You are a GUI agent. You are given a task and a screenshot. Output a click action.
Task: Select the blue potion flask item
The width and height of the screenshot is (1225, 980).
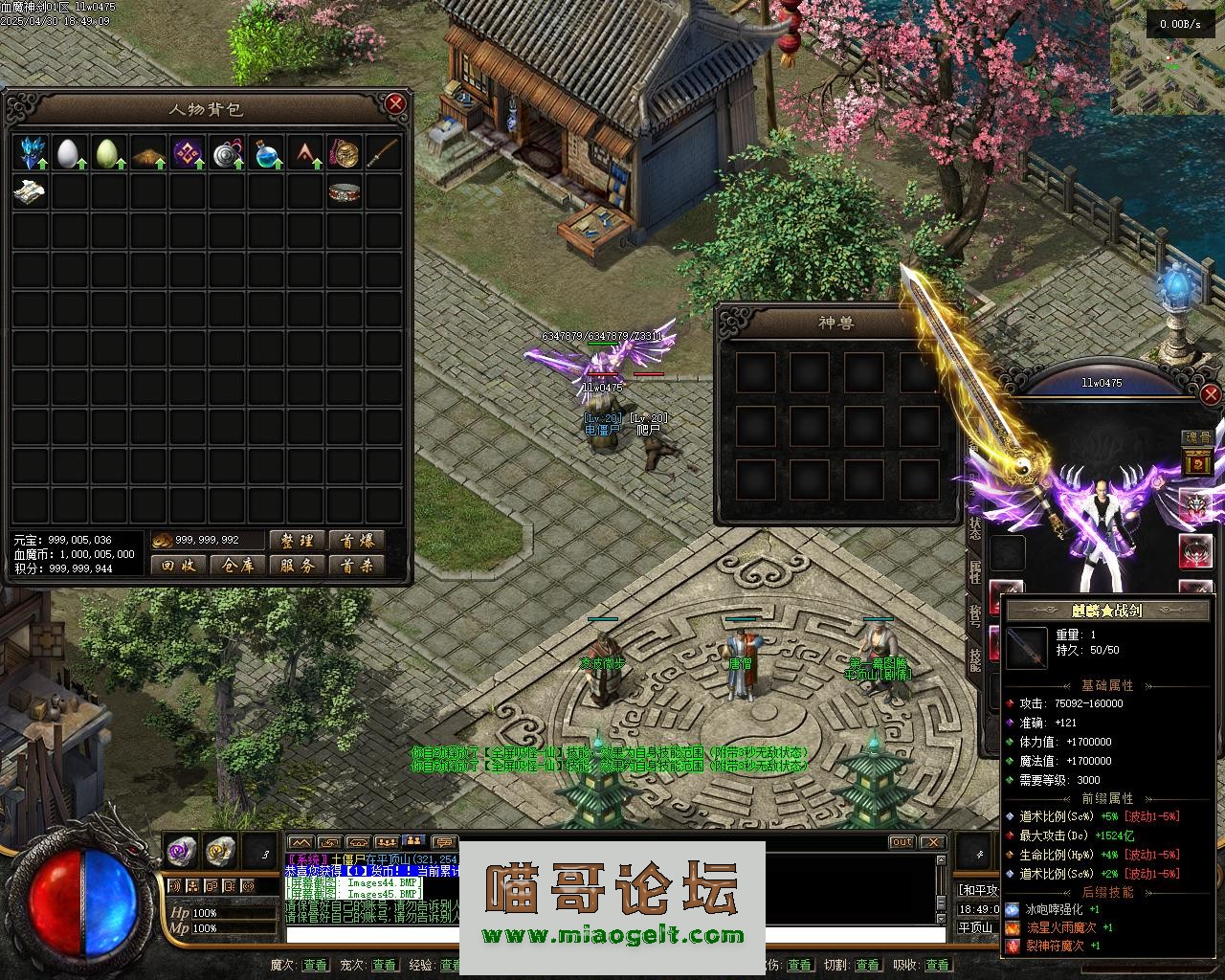coord(266,153)
